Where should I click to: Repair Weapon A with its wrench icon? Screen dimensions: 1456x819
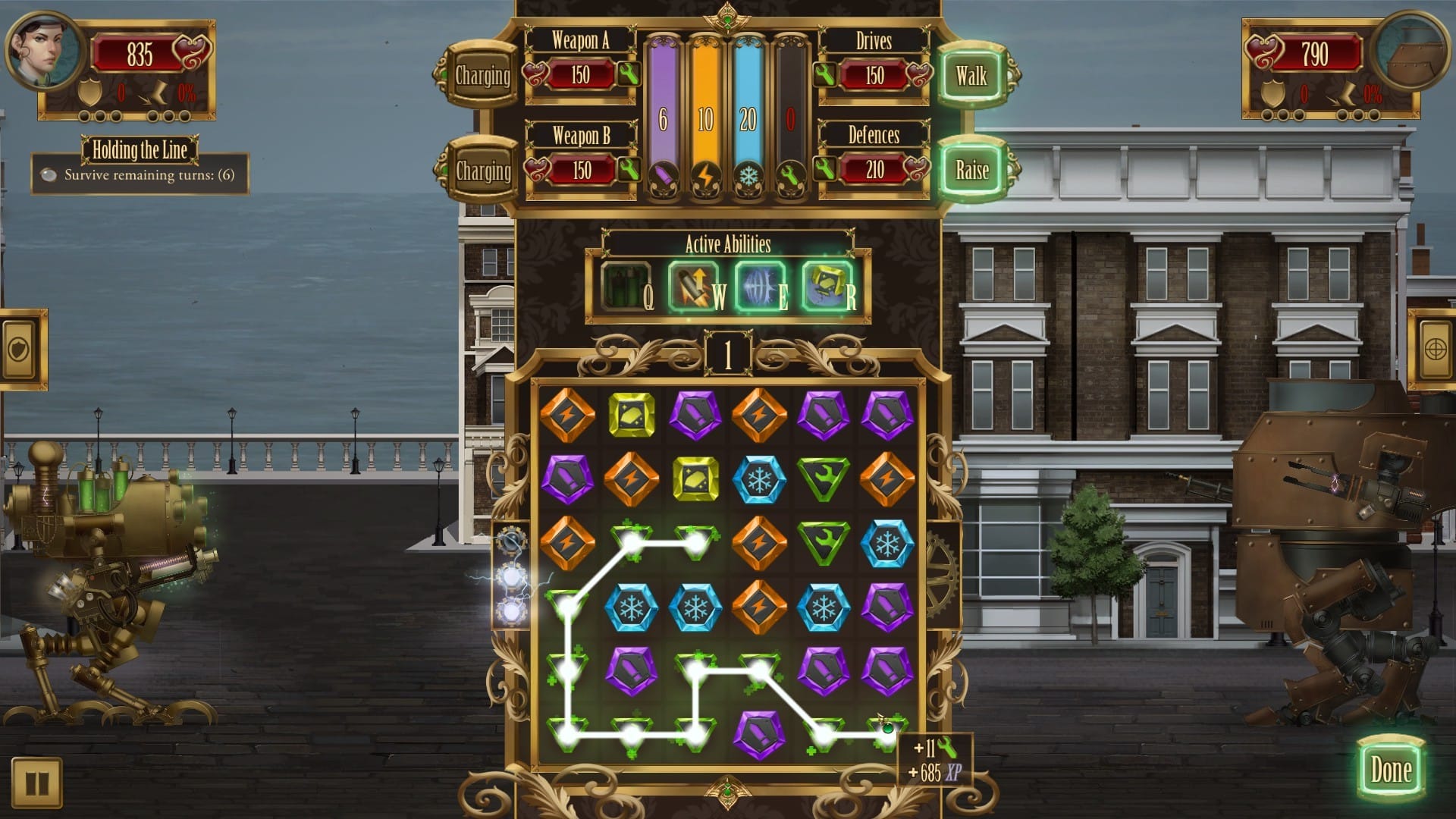pyautogui.click(x=629, y=74)
